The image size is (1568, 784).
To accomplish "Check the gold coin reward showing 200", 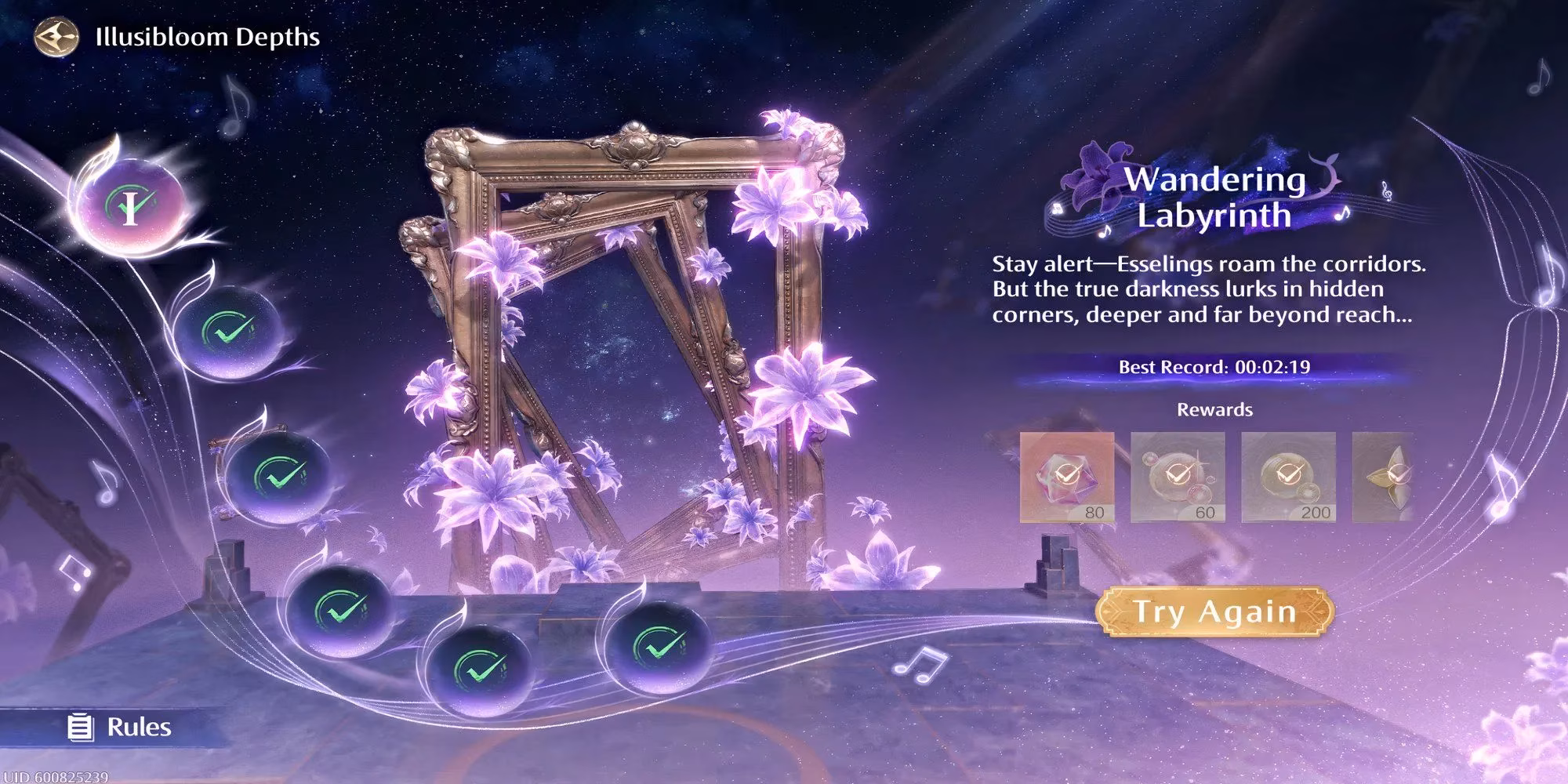I will pyautogui.click(x=1288, y=477).
